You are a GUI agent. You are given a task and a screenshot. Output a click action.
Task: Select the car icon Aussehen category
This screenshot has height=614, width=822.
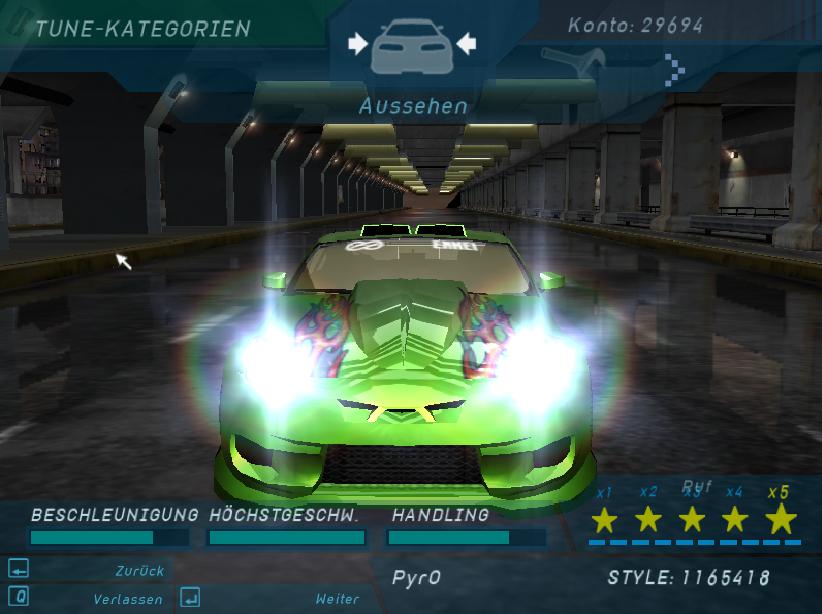tap(412, 47)
